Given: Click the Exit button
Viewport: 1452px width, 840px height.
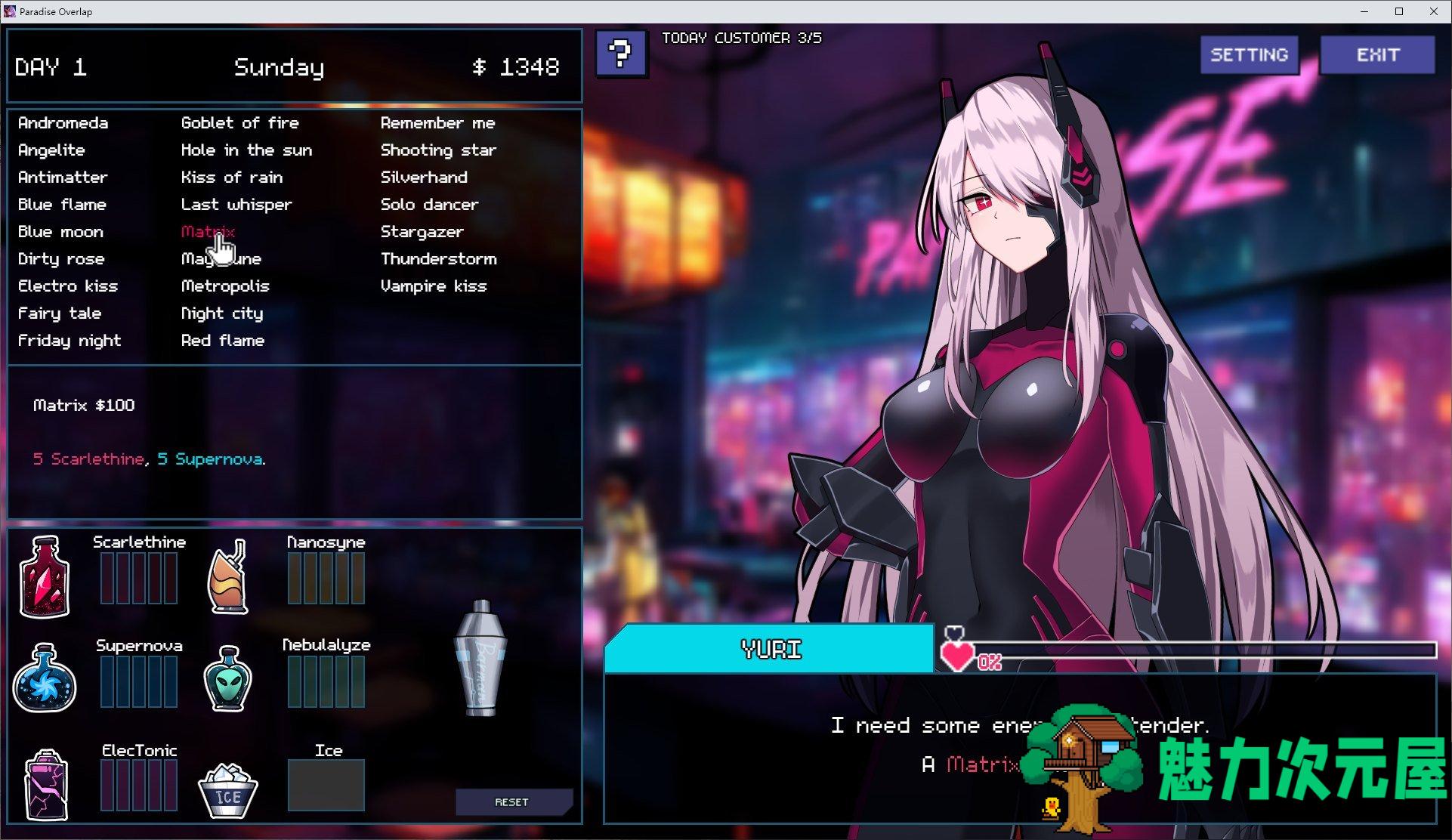Looking at the screenshot, I should [x=1377, y=55].
